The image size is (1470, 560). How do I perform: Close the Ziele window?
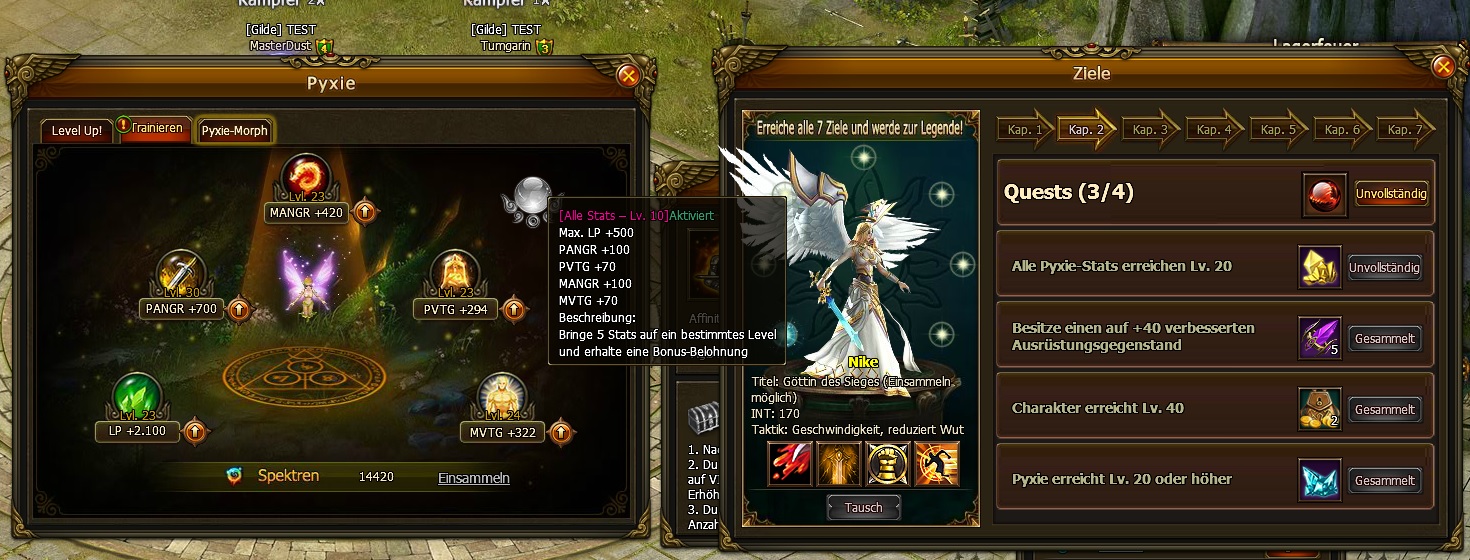coord(1442,67)
